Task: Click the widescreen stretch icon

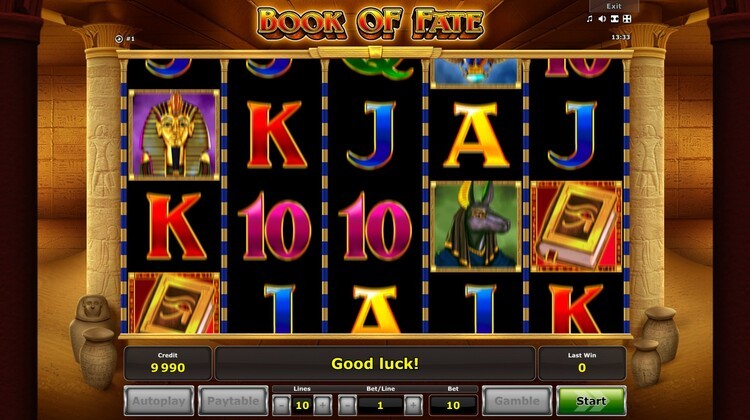Action: 614,19
